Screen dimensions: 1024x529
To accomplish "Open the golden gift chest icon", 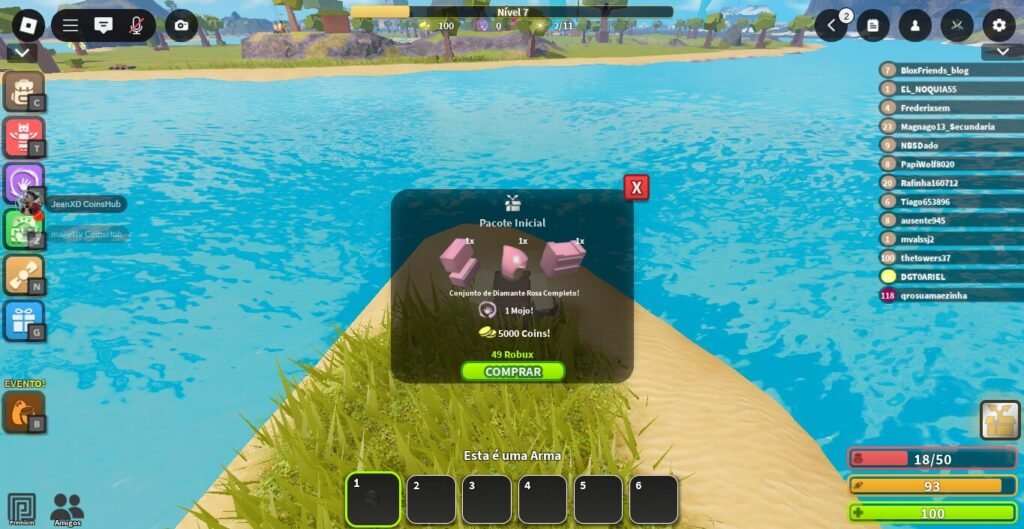I will pyautogui.click(x=999, y=421).
